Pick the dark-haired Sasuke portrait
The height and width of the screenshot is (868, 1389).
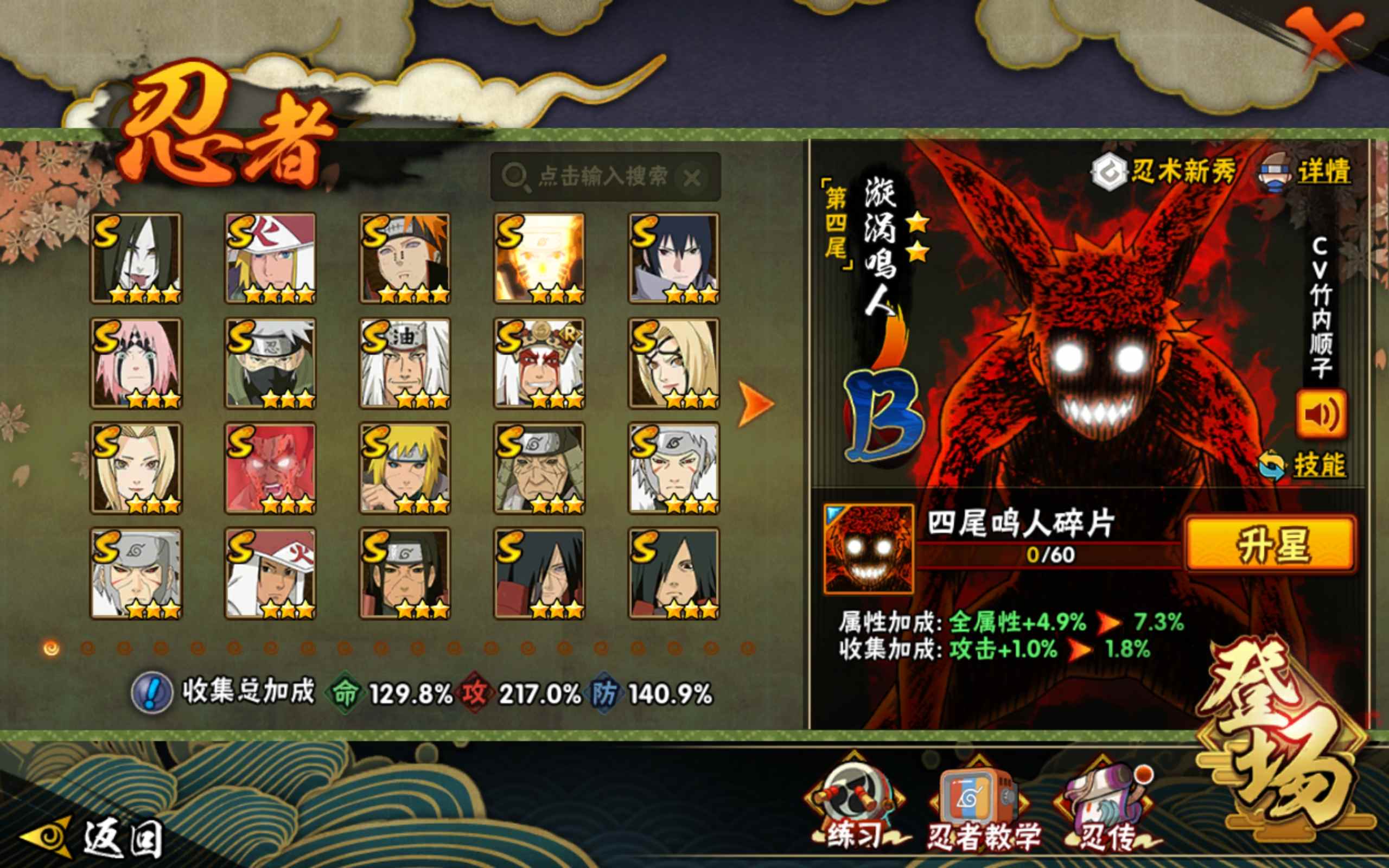pyautogui.click(x=674, y=258)
